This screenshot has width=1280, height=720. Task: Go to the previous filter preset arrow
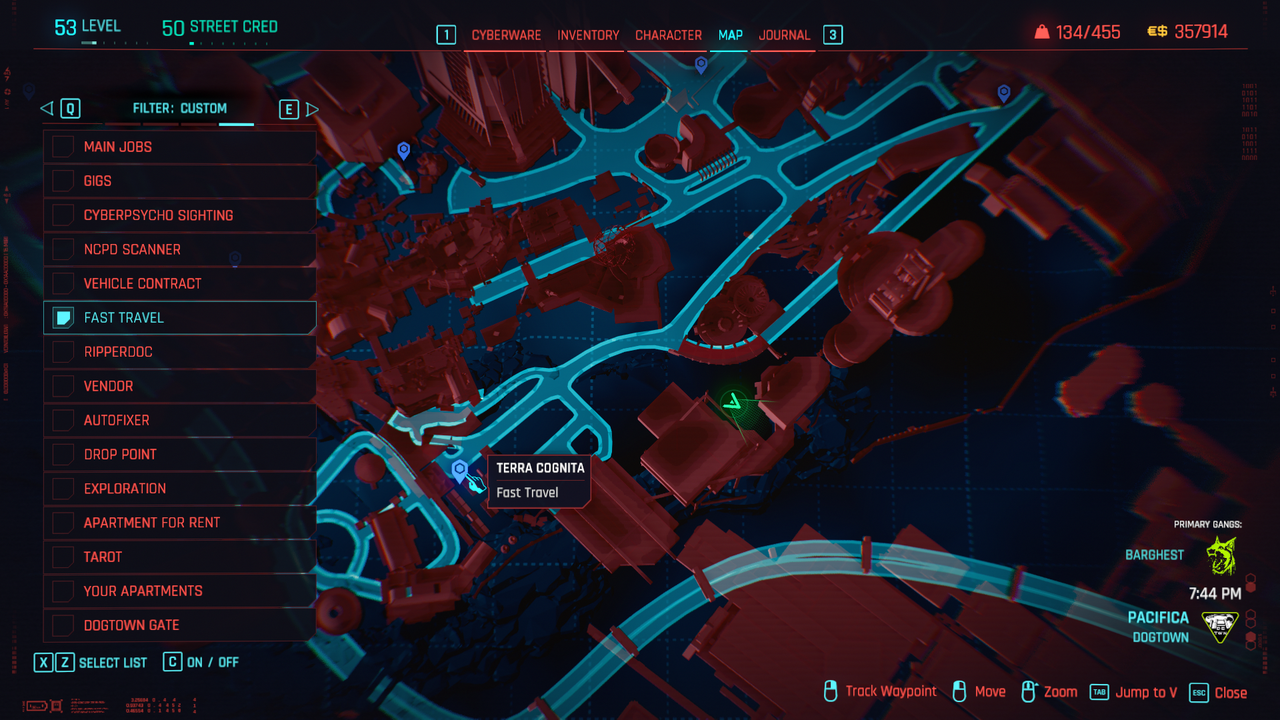(x=46, y=109)
